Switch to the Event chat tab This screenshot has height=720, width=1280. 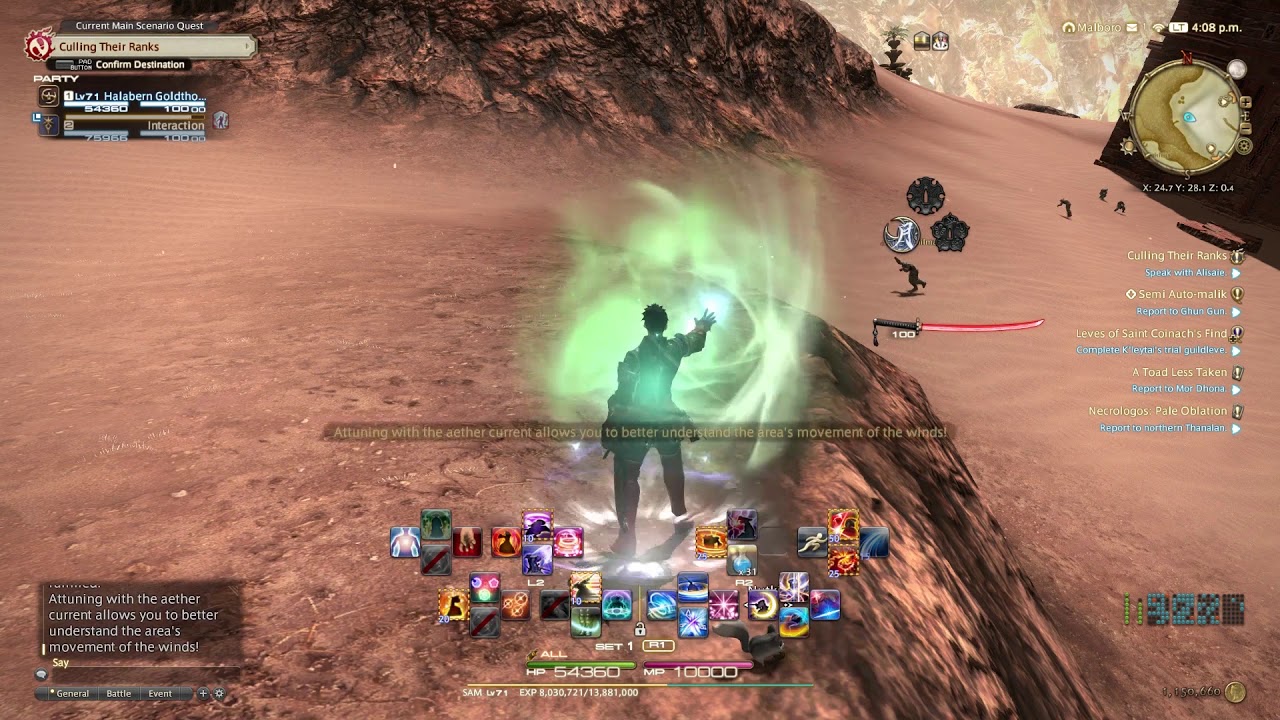160,693
